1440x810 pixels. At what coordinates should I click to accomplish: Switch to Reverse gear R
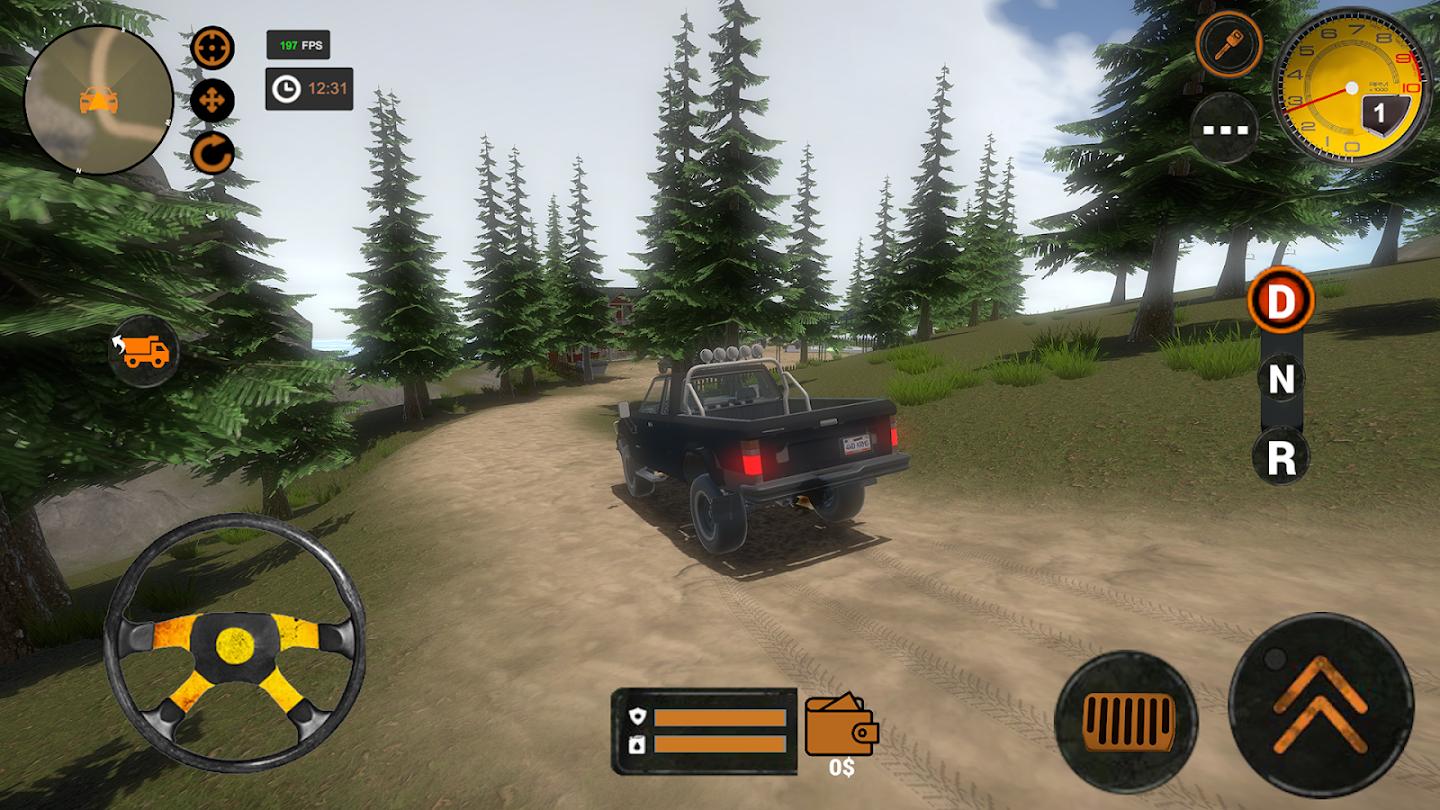coord(1281,458)
